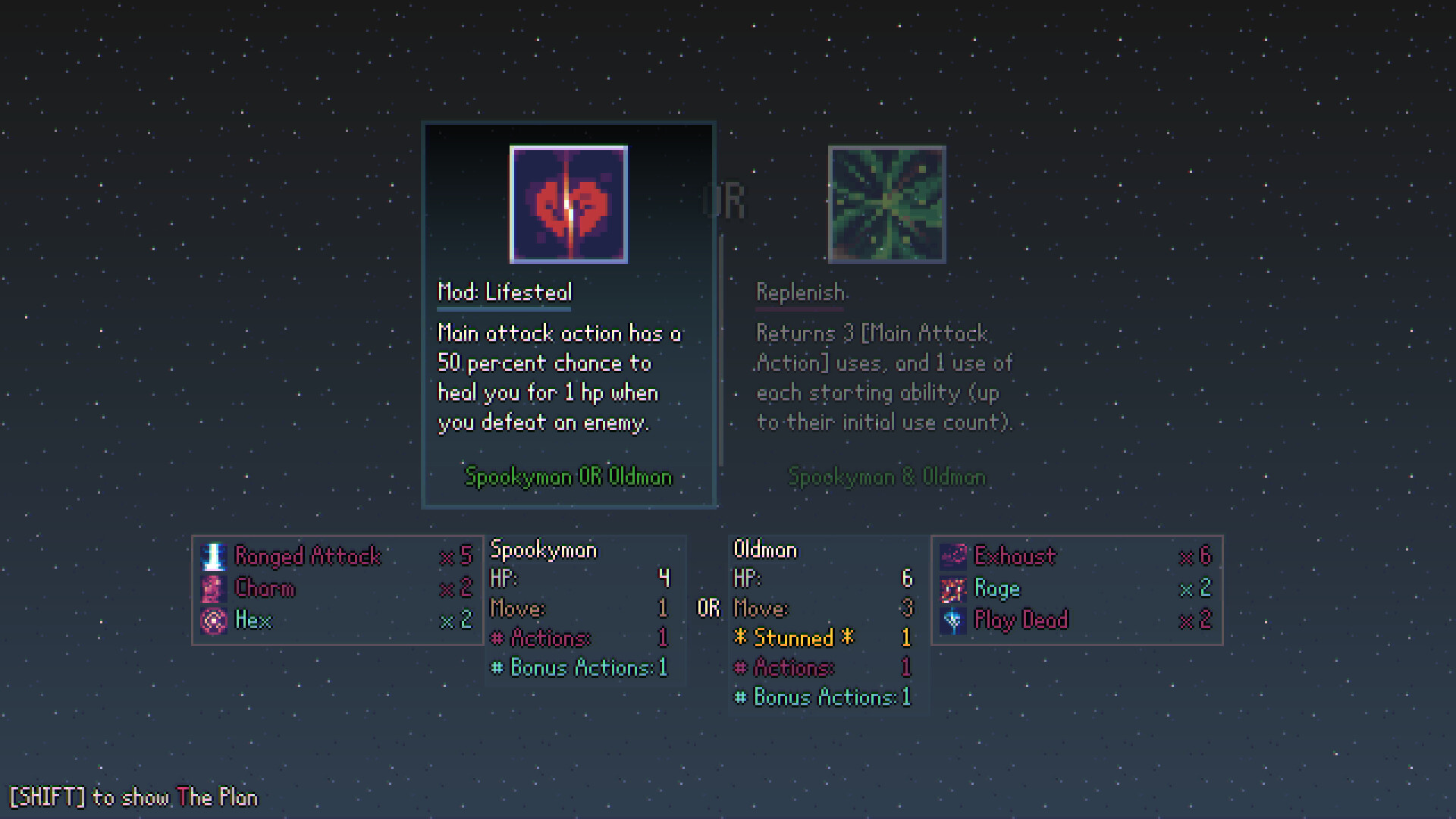The width and height of the screenshot is (1456, 819).
Task: Select the Lifesteal heart artwork
Action: tap(568, 204)
